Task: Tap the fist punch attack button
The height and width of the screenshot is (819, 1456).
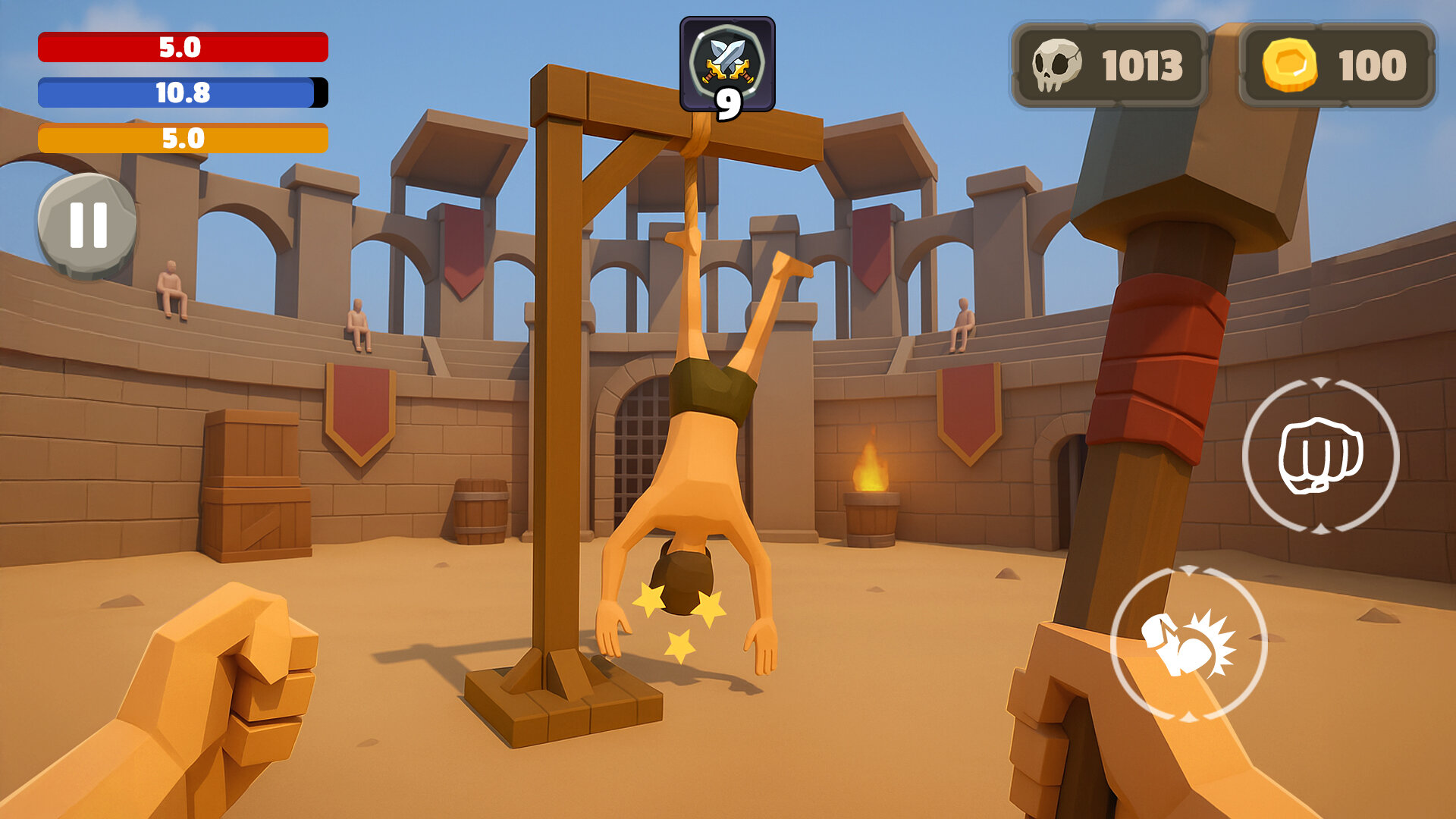Action: coord(1320,455)
